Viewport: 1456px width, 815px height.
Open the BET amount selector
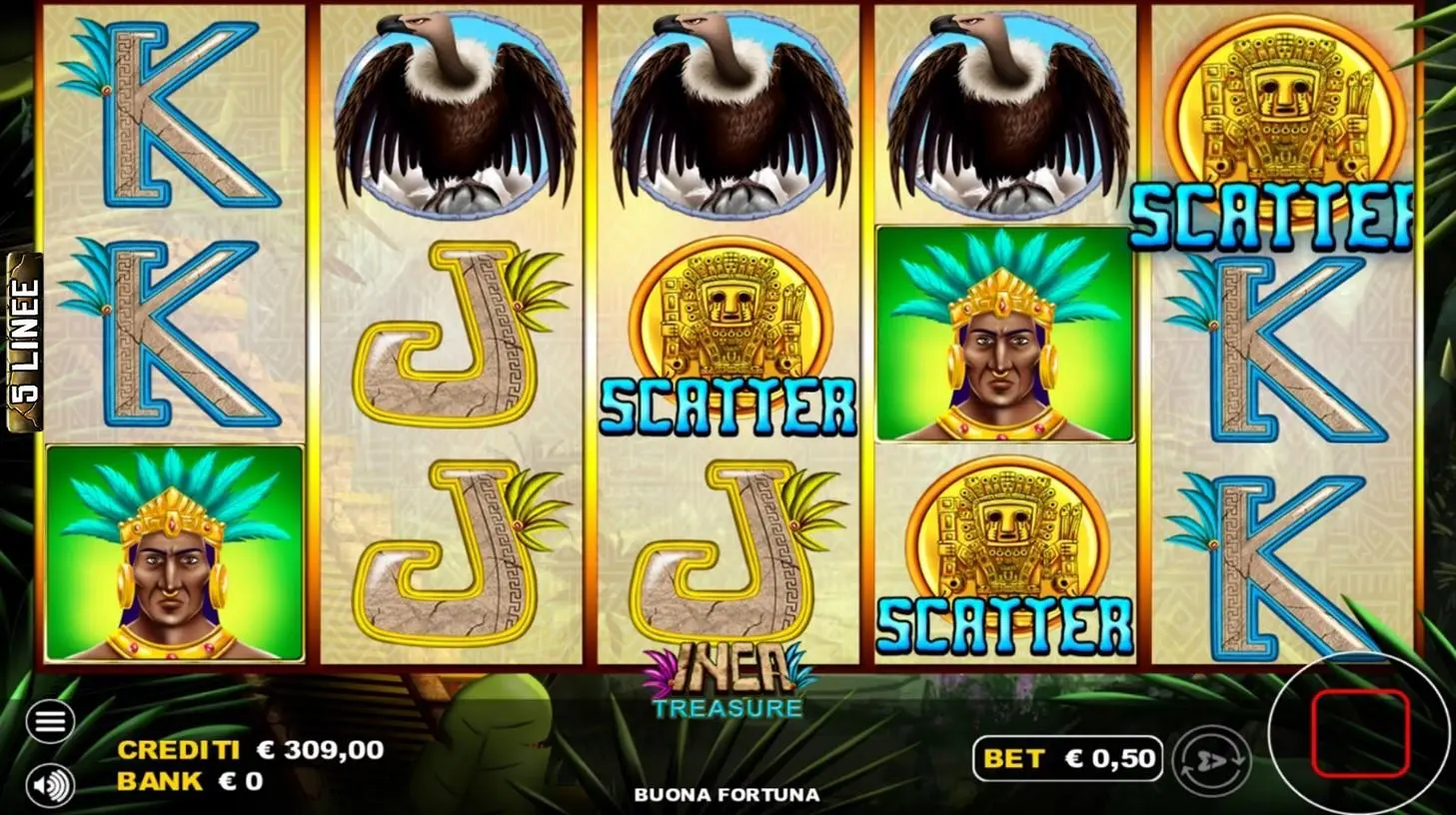[x=1069, y=757]
